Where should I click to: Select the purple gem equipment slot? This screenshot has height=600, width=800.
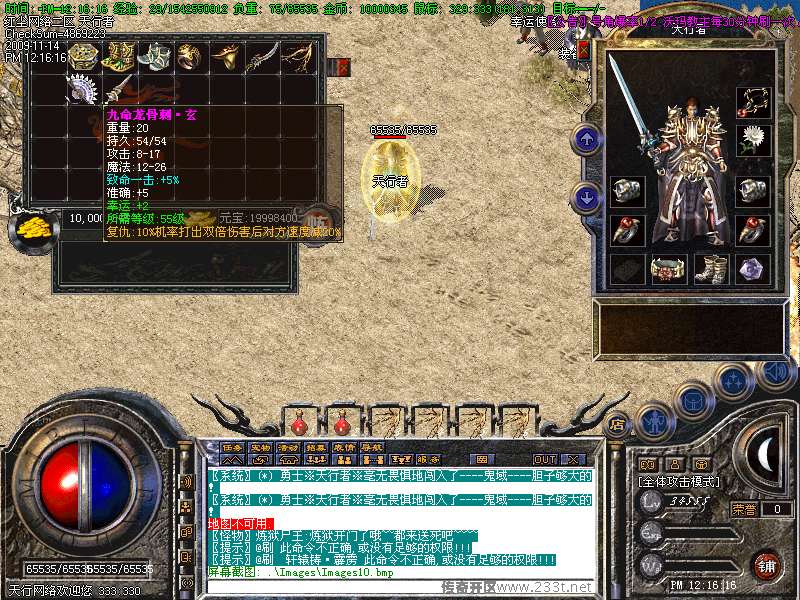pyautogui.click(x=753, y=269)
